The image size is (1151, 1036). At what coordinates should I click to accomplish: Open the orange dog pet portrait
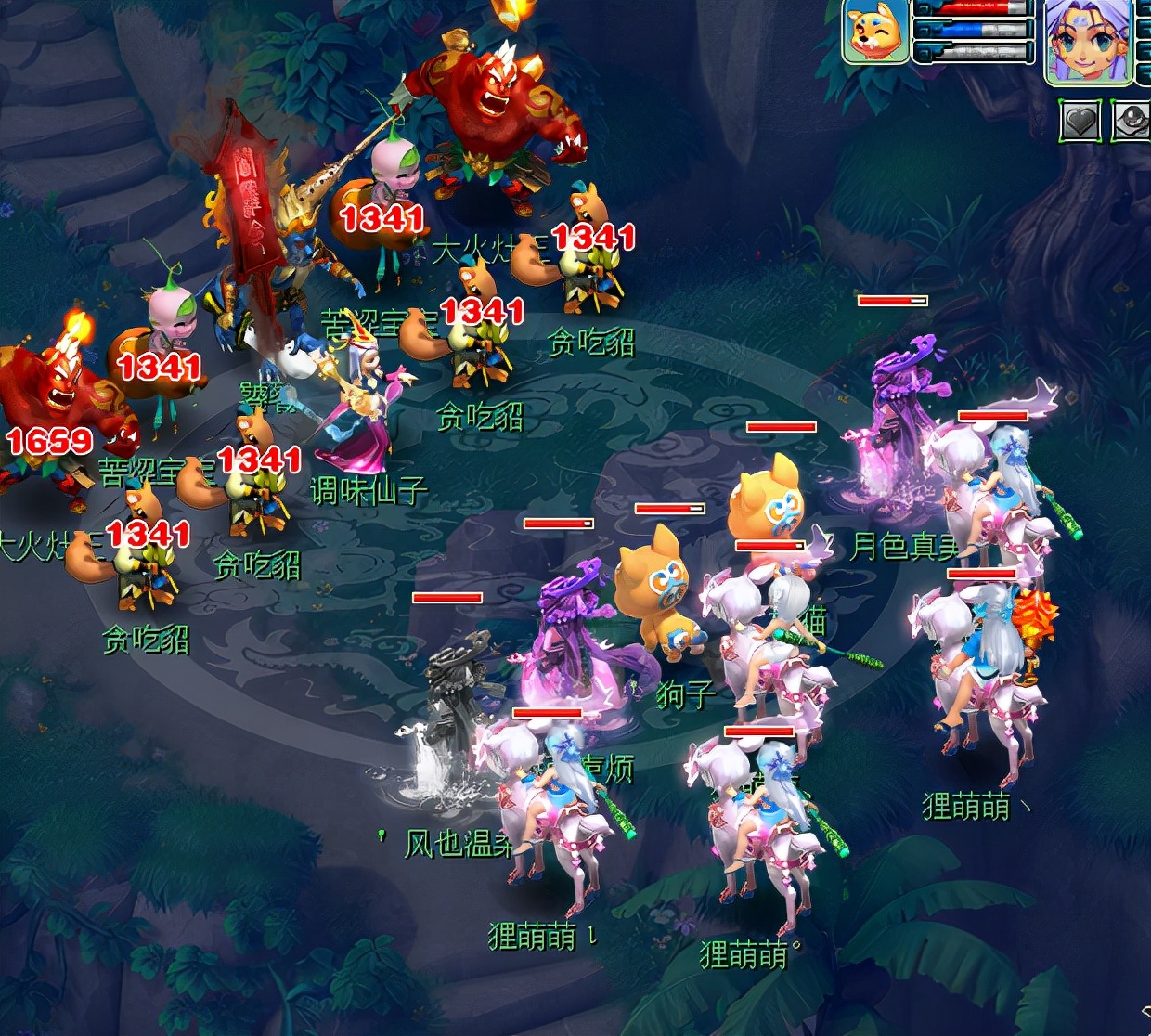875,32
